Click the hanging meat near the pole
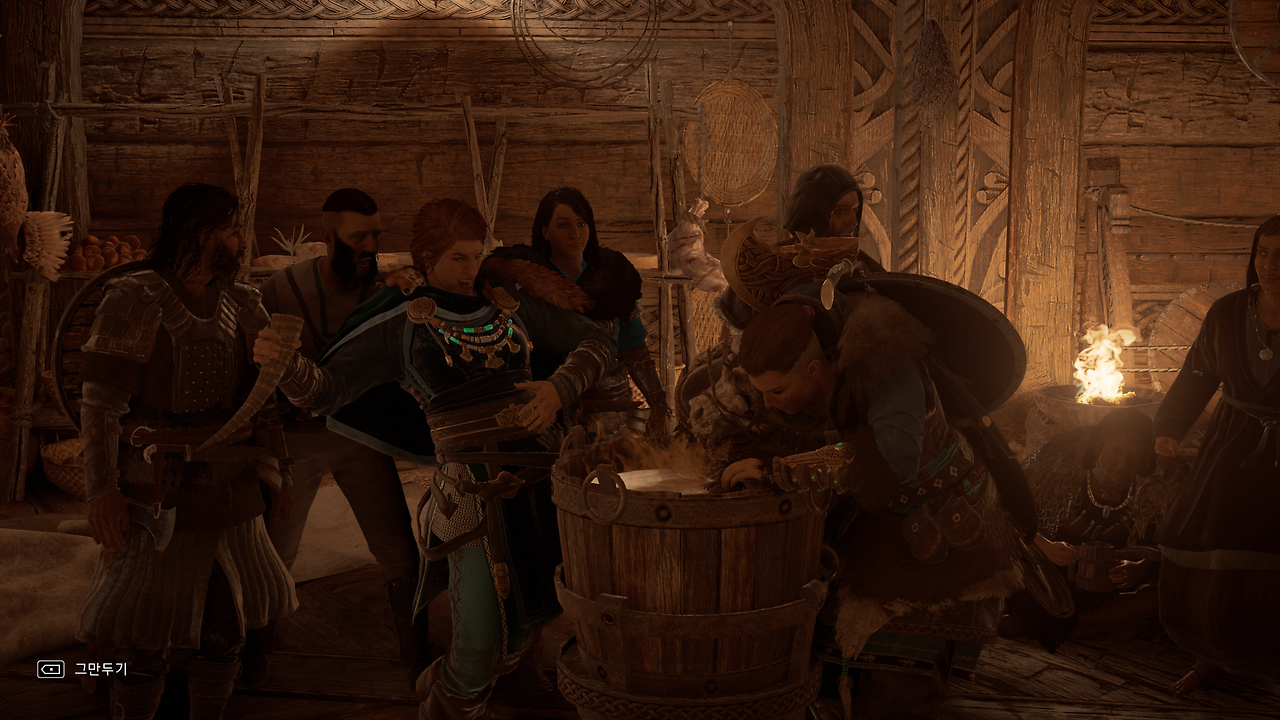1280x720 pixels. 698,250
